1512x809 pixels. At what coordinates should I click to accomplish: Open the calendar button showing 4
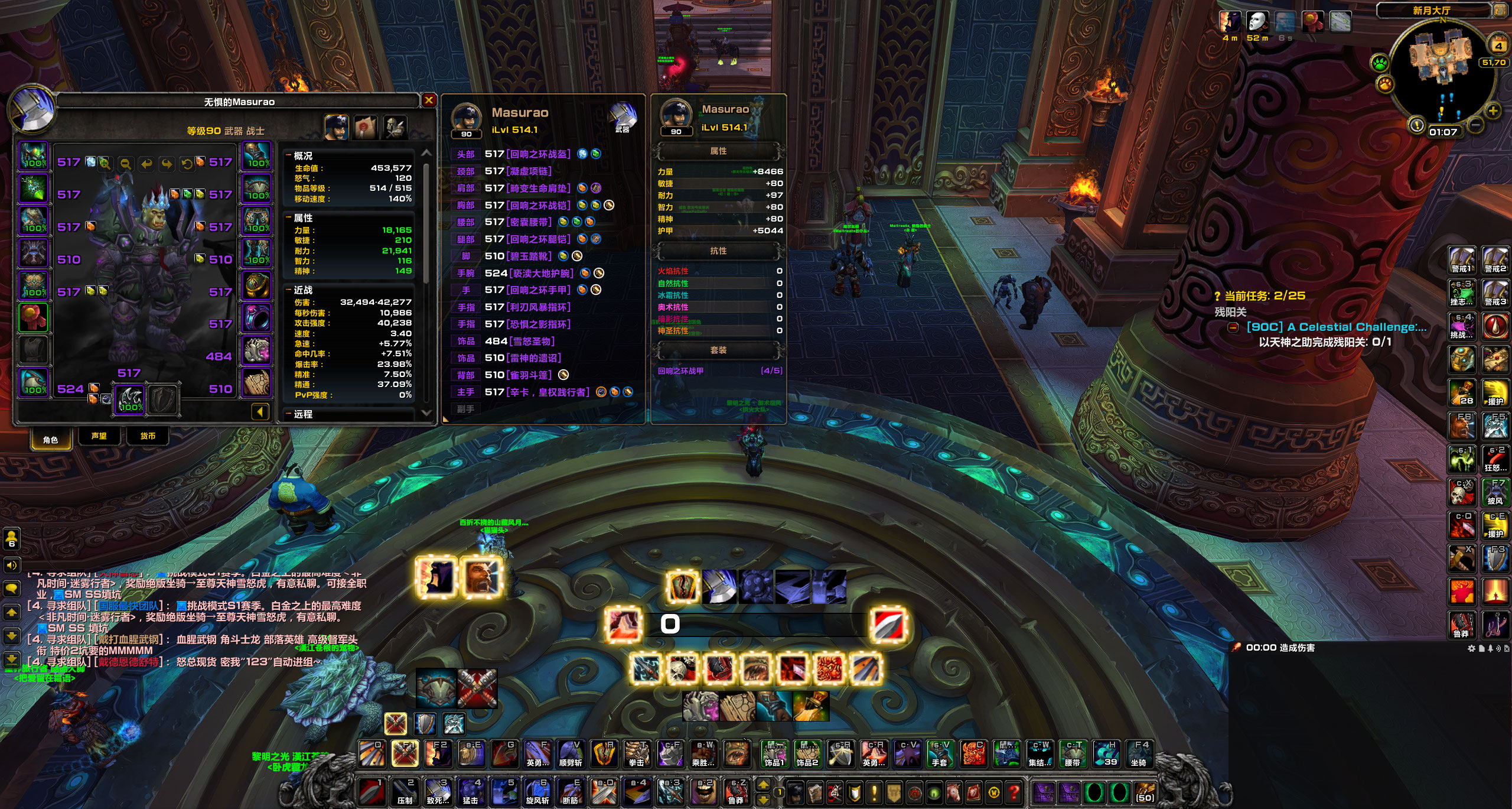[1498, 46]
